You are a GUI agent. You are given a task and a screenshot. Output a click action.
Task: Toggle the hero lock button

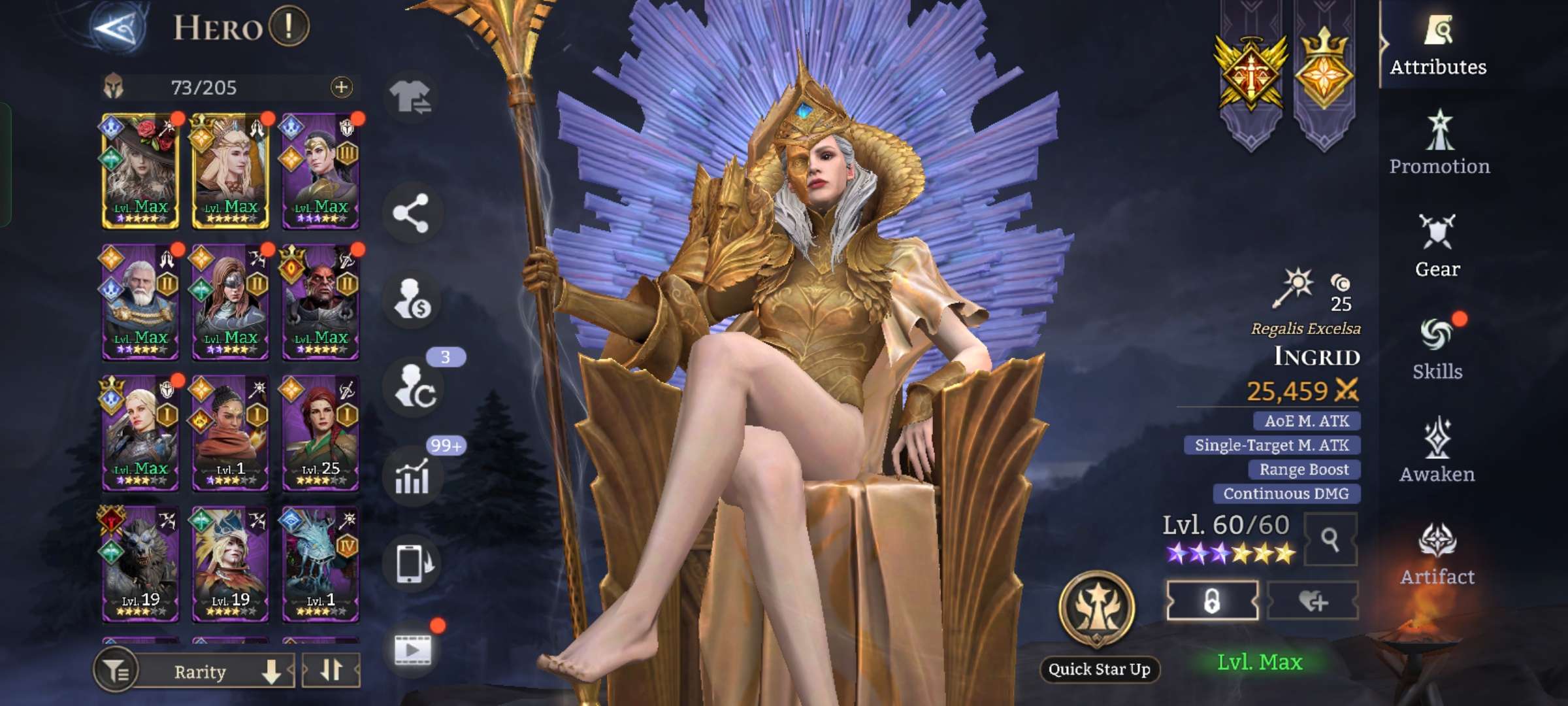[1212, 601]
